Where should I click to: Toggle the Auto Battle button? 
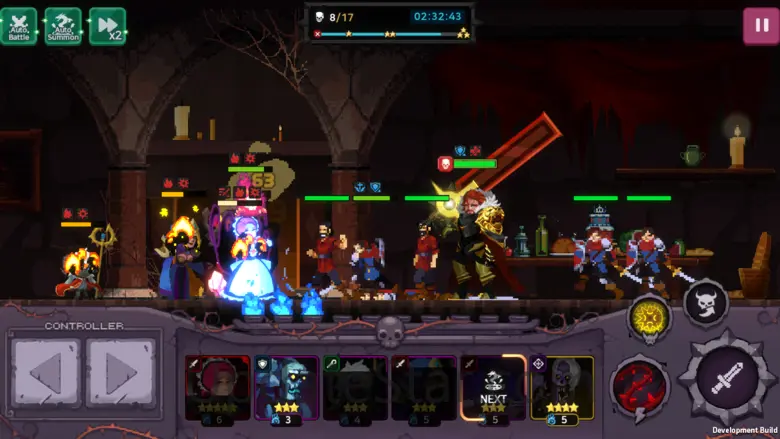coord(19,26)
